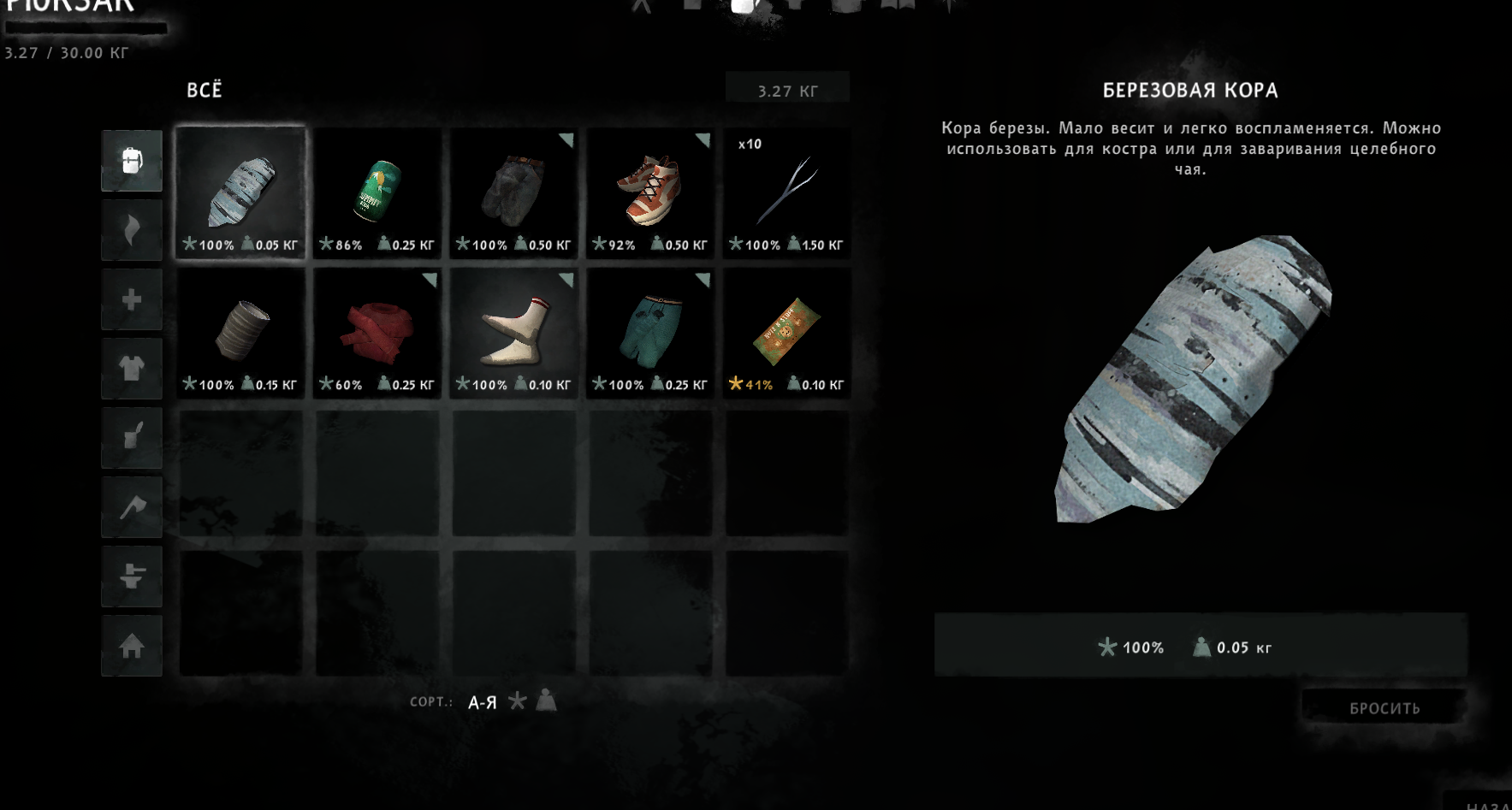Pick the orange sneakers item
Viewport: 1512px width, 810px height.
(650, 192)
